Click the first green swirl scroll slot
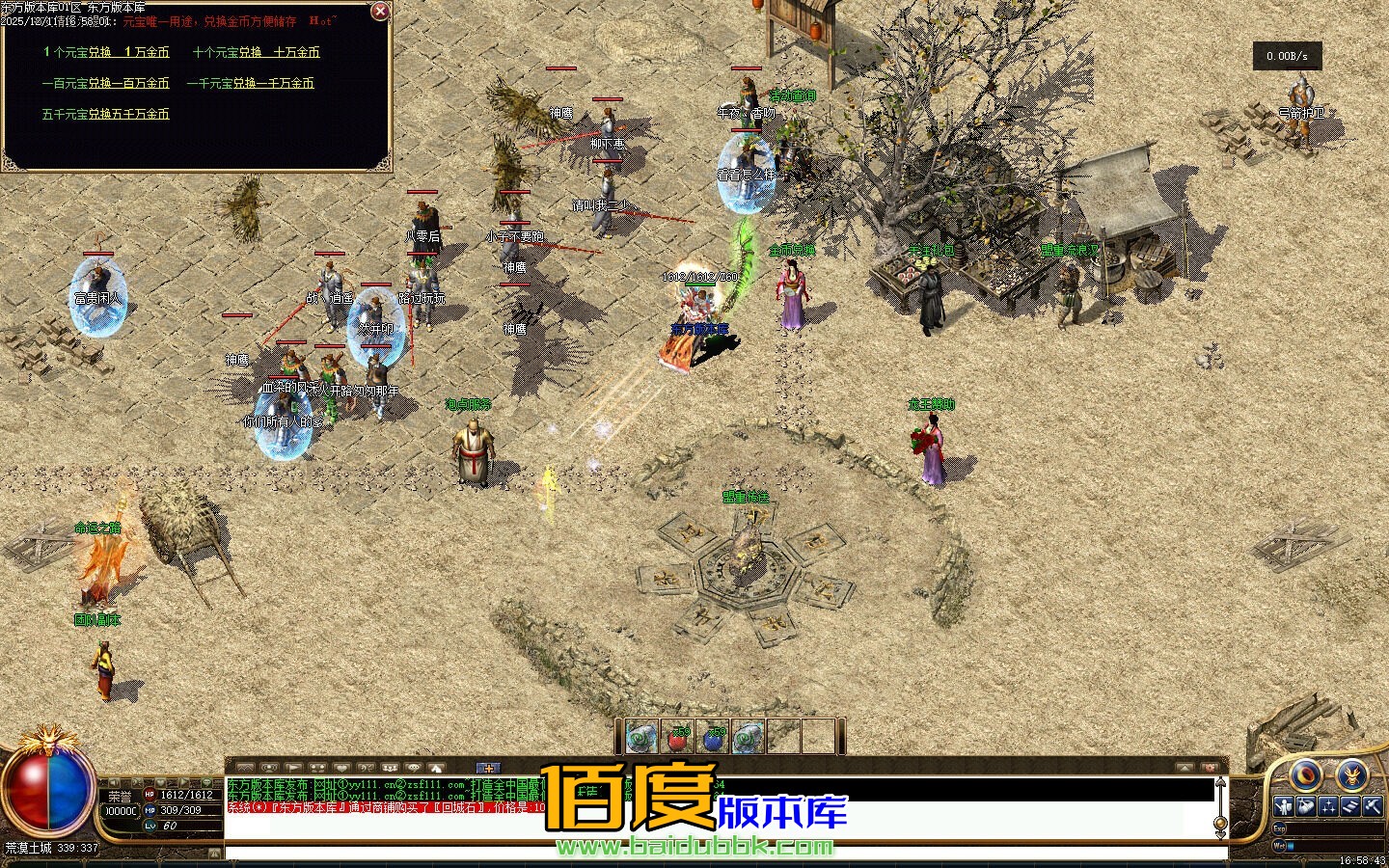Screen dimensions: 1389x868 point(641,738)
